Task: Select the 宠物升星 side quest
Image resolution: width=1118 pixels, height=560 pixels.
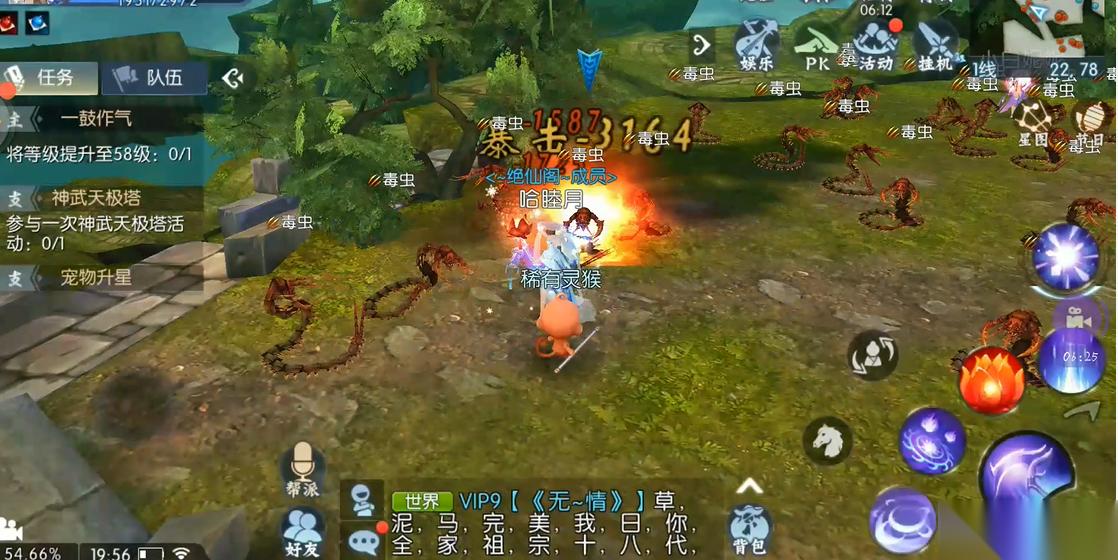Action: [95, 277]
